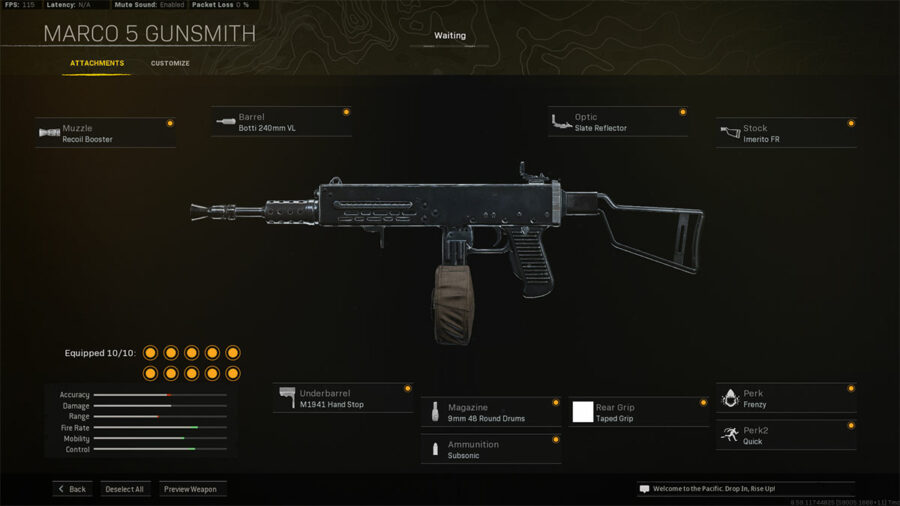Choose the Magazine 9mm 48 Round Drums slot
The height and width of the screenshot is (506, 900).
491,412
